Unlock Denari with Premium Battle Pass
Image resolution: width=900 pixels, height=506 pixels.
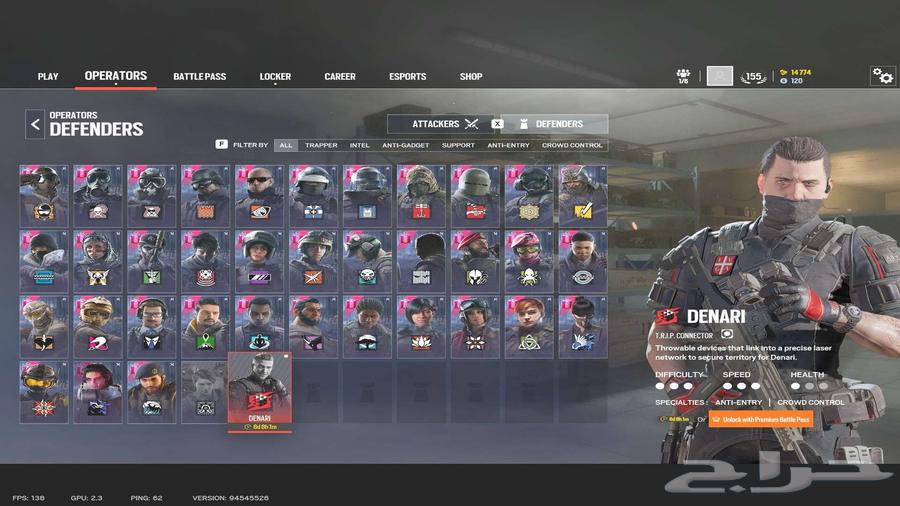(760, 419)
